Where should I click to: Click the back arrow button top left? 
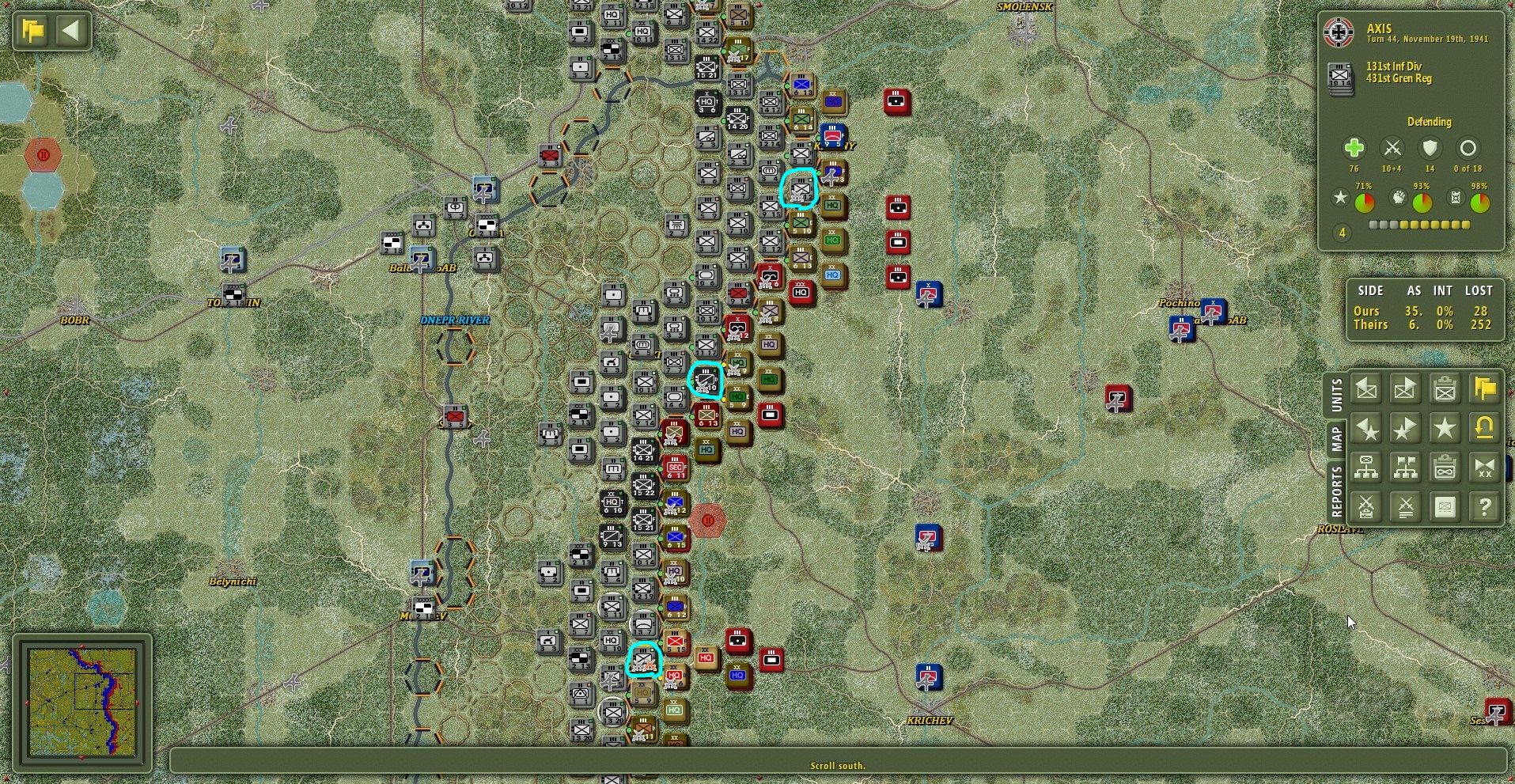pyautogui.click(x=71, y=30)
